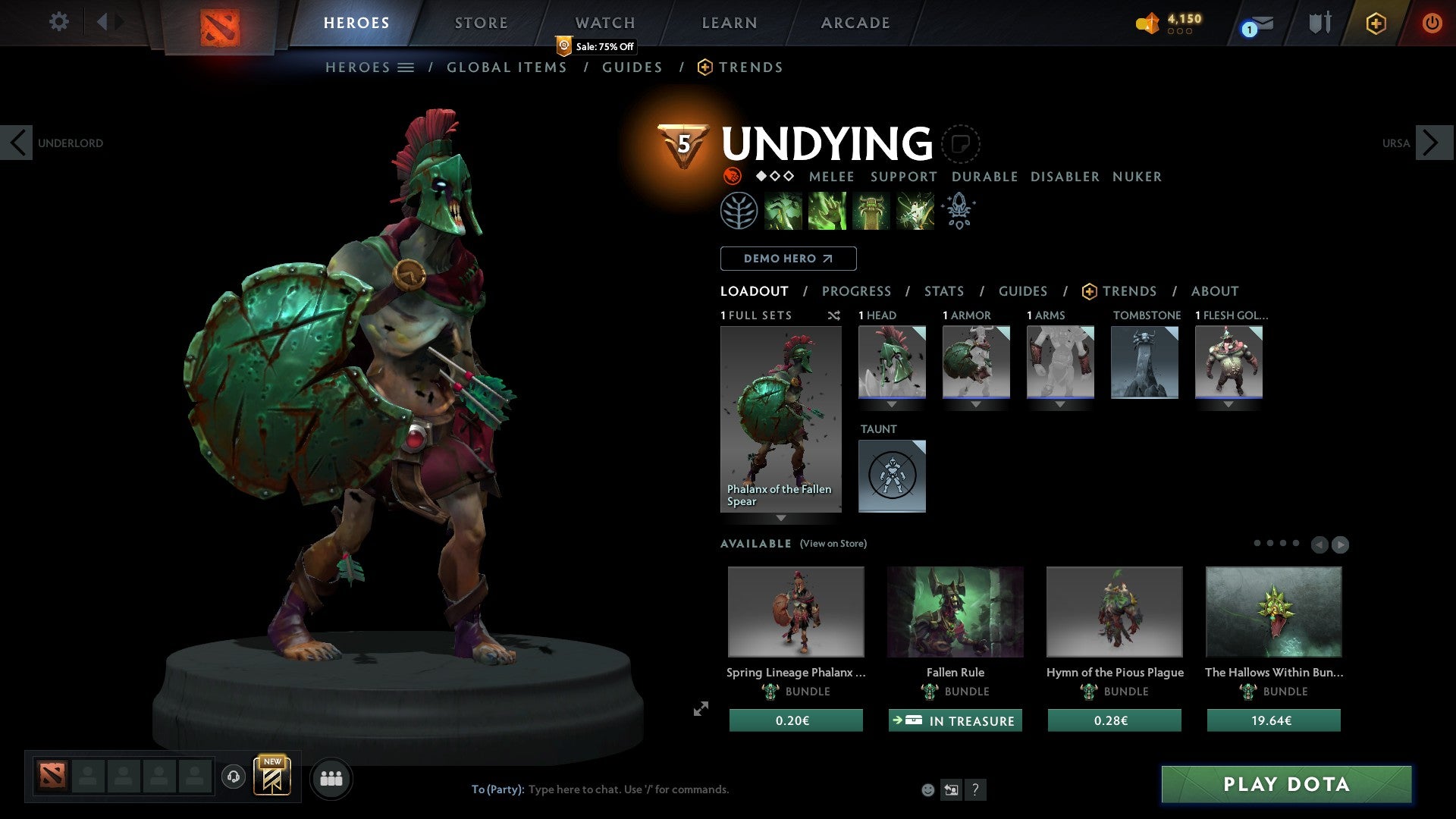Click the power/logout icon top right

coord(1433,23)
